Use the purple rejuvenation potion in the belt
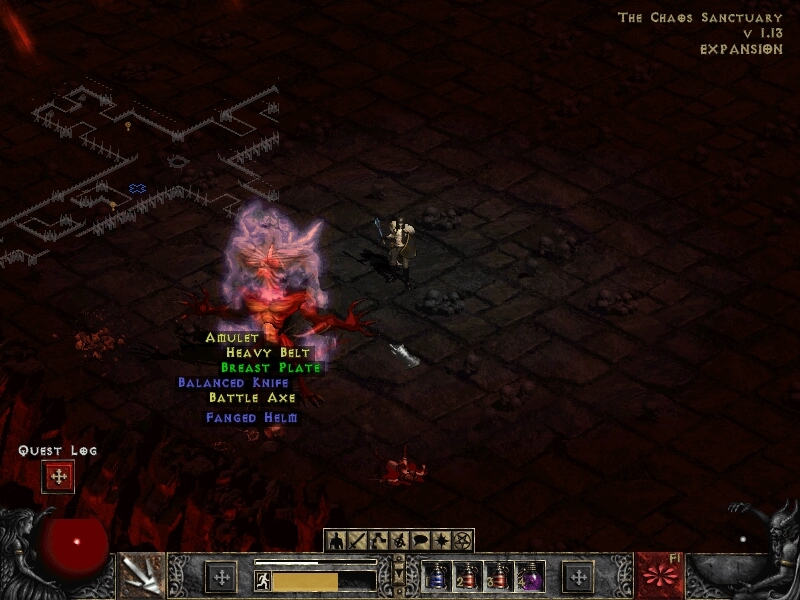Screen dimensions: 800x600 click(529, 577)
